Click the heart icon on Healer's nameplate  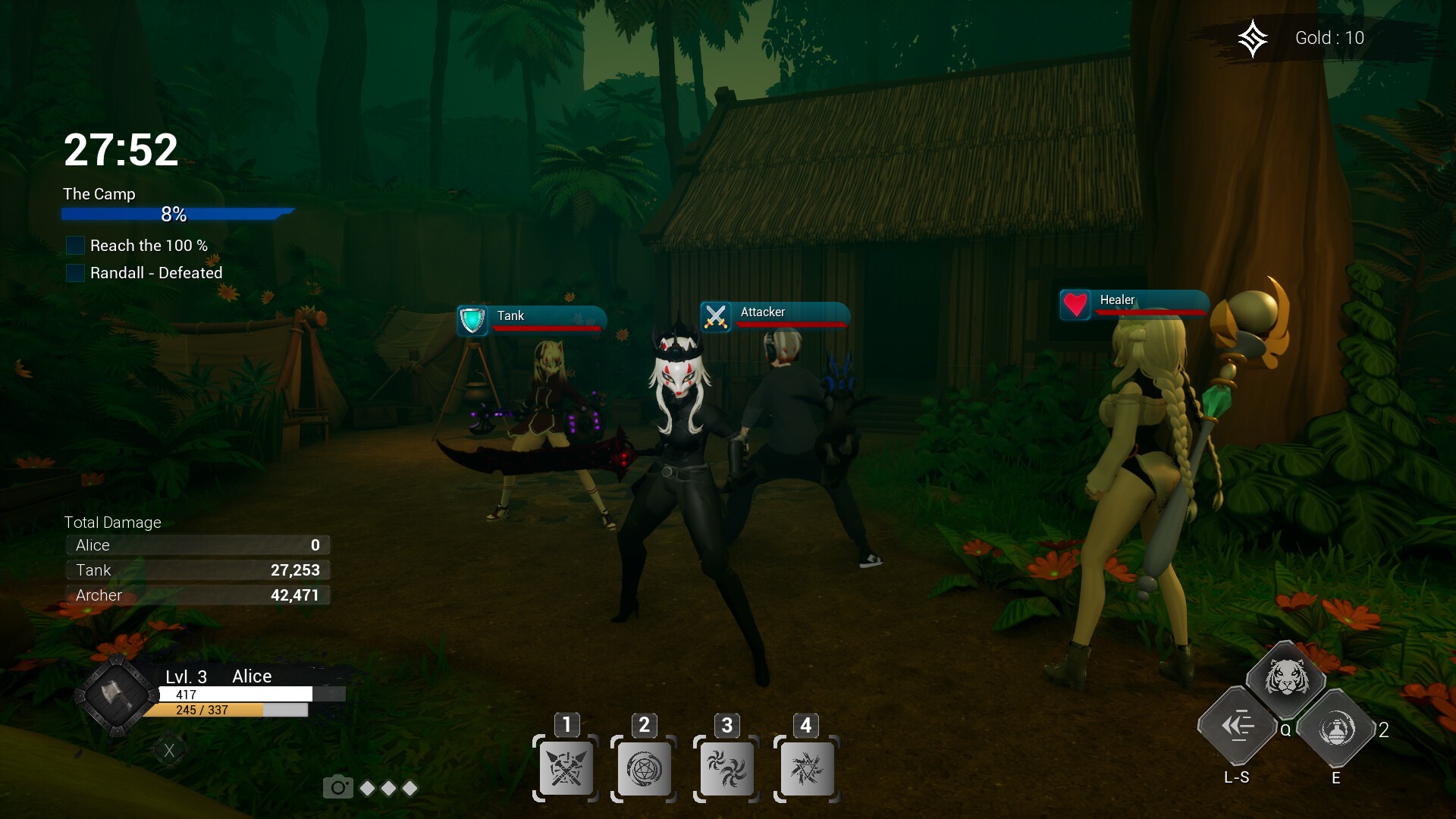point(1076,304)
